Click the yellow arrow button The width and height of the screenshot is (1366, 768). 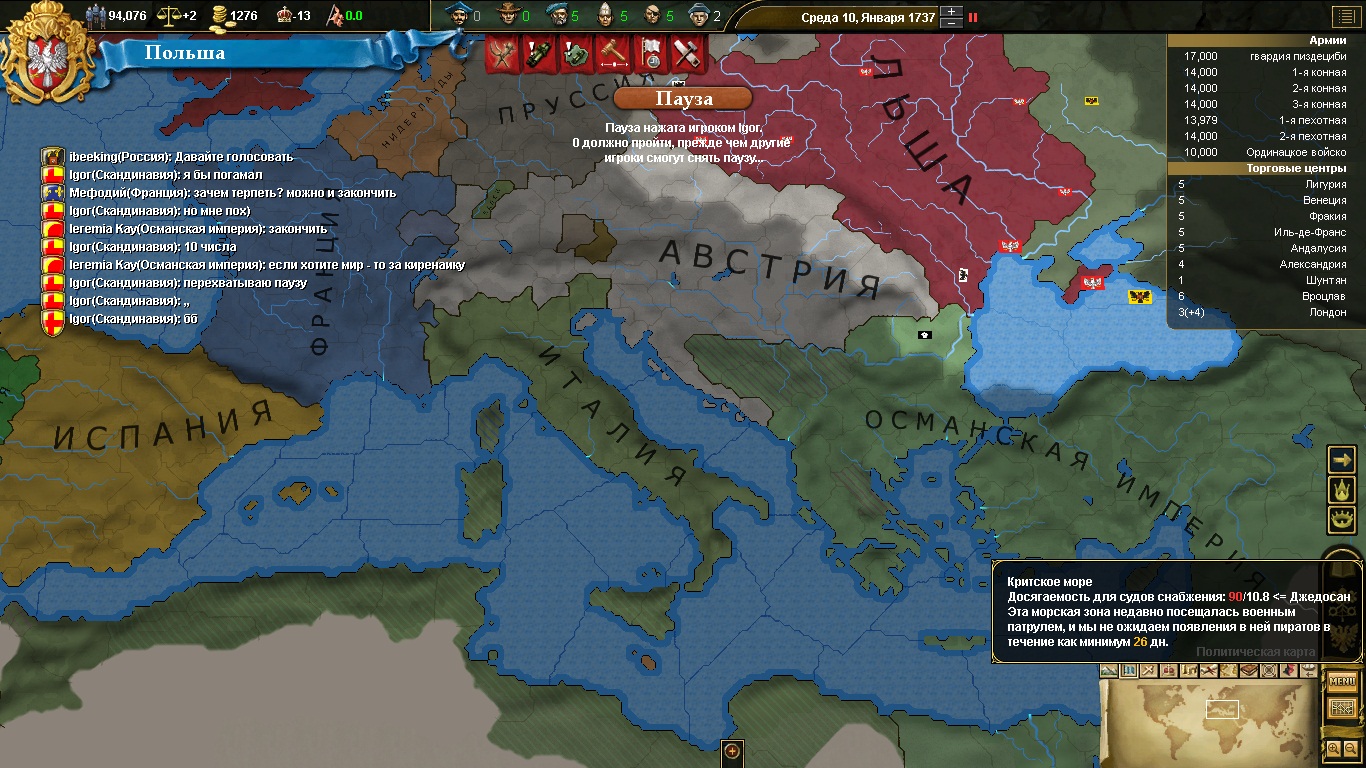[x=1341, y=459]
